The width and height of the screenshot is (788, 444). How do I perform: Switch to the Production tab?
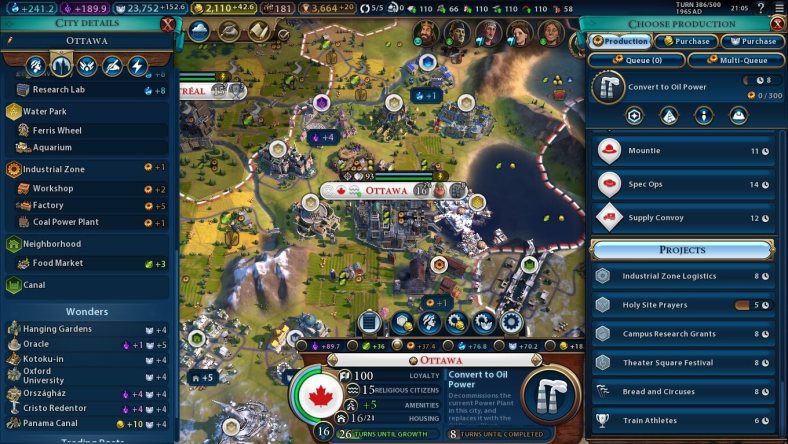coord(620,42)
